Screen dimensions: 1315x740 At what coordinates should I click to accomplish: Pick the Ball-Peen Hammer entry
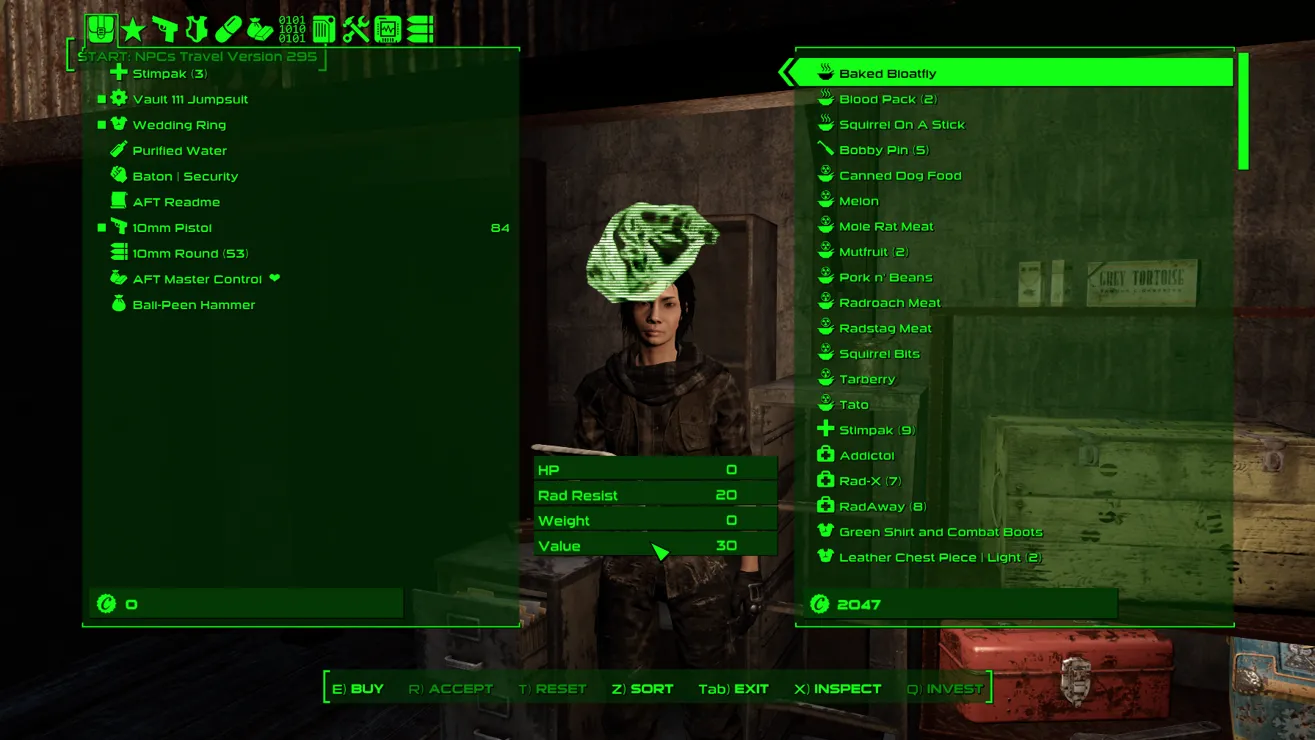point(193,305)
